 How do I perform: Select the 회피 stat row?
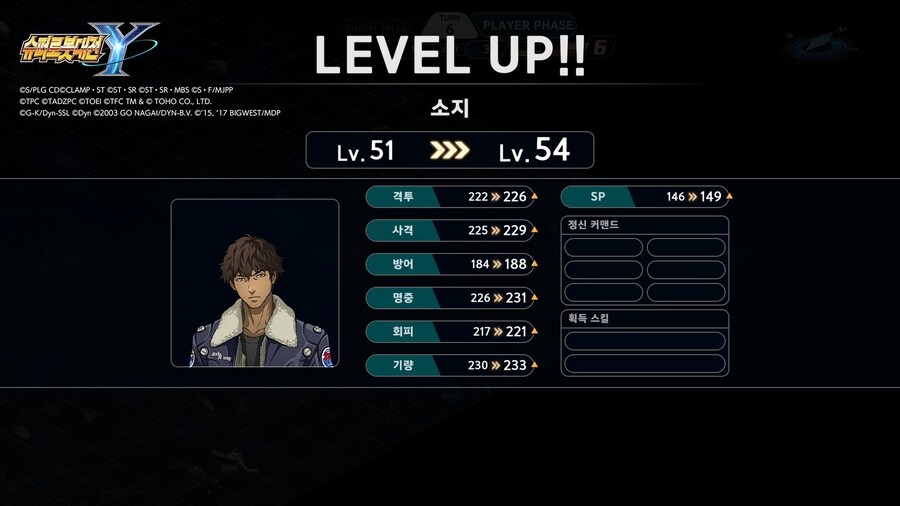pos(451,331)
